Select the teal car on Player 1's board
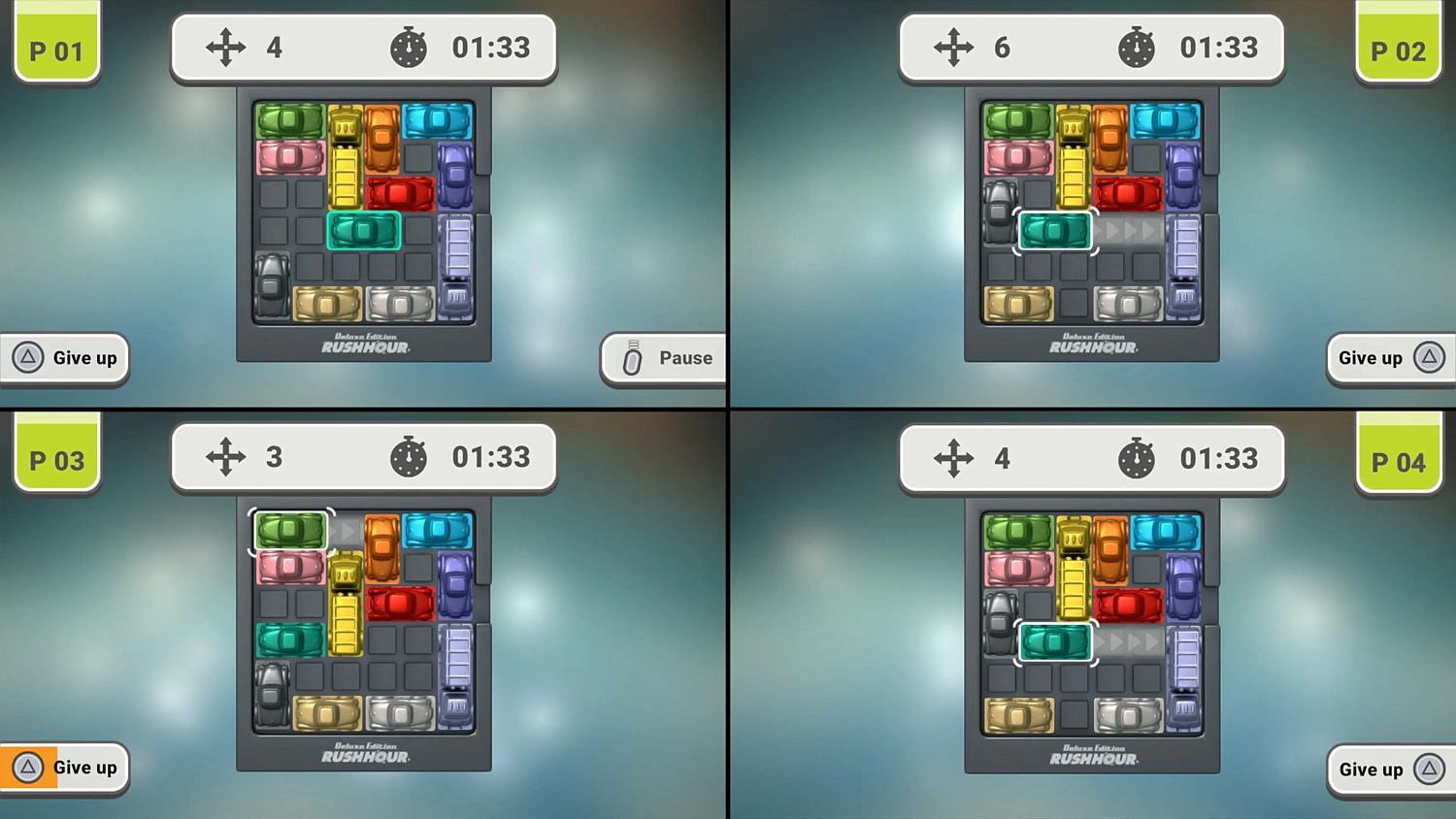Image resolution: width=1456 pixels, height=819 pixels. (x=363, y=232)
